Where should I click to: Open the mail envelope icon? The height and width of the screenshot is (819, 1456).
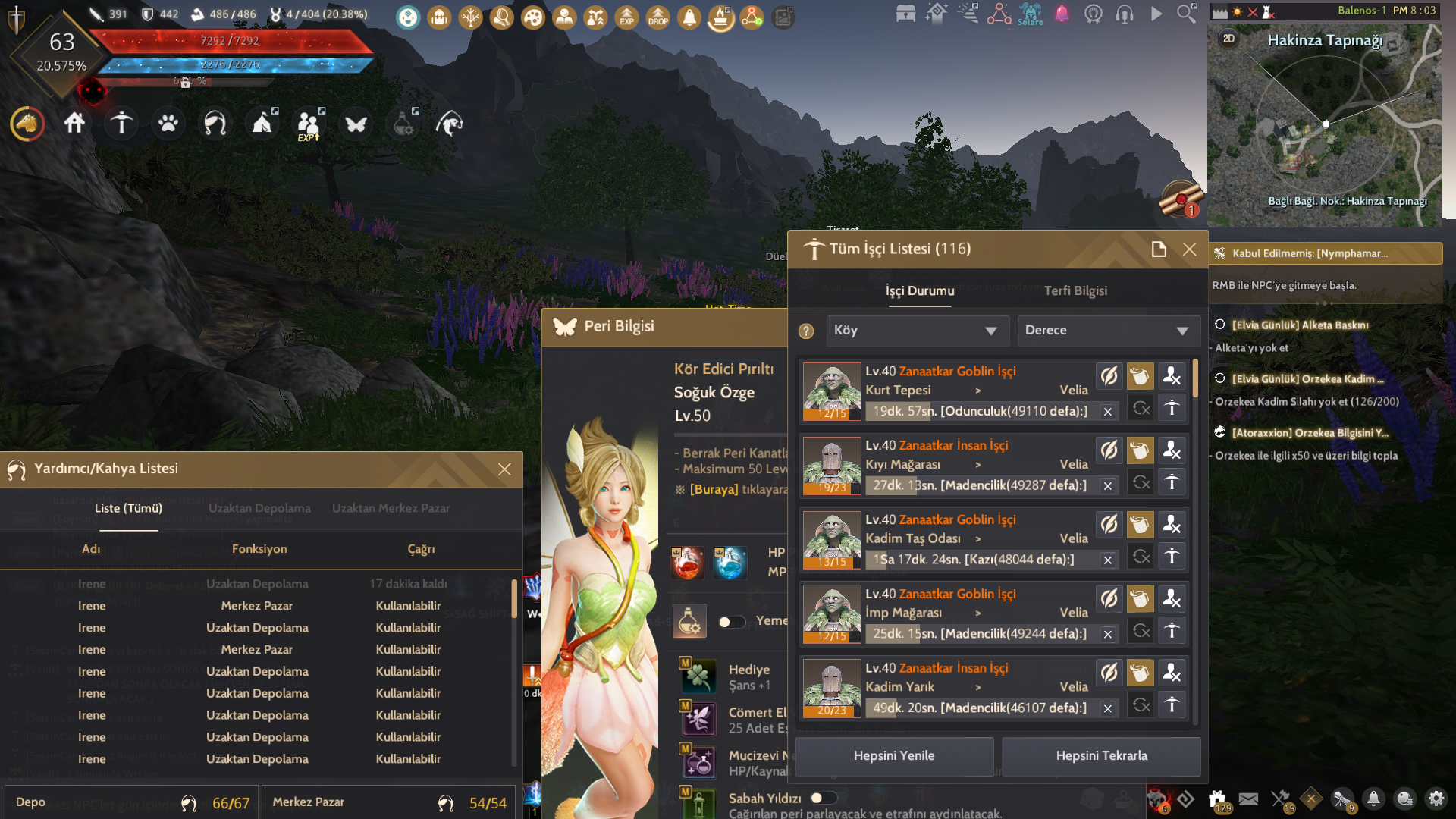coord(1248,799)
